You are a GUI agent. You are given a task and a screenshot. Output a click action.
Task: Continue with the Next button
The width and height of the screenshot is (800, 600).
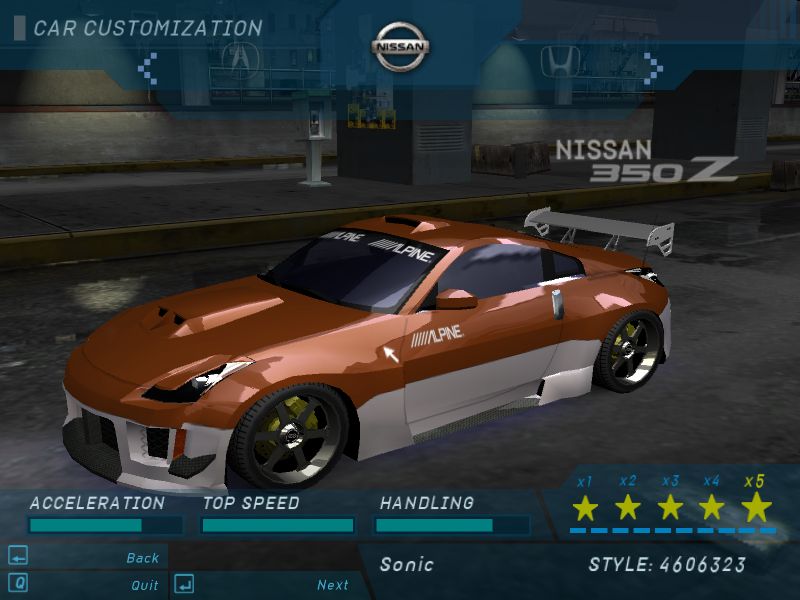(333, 585)
